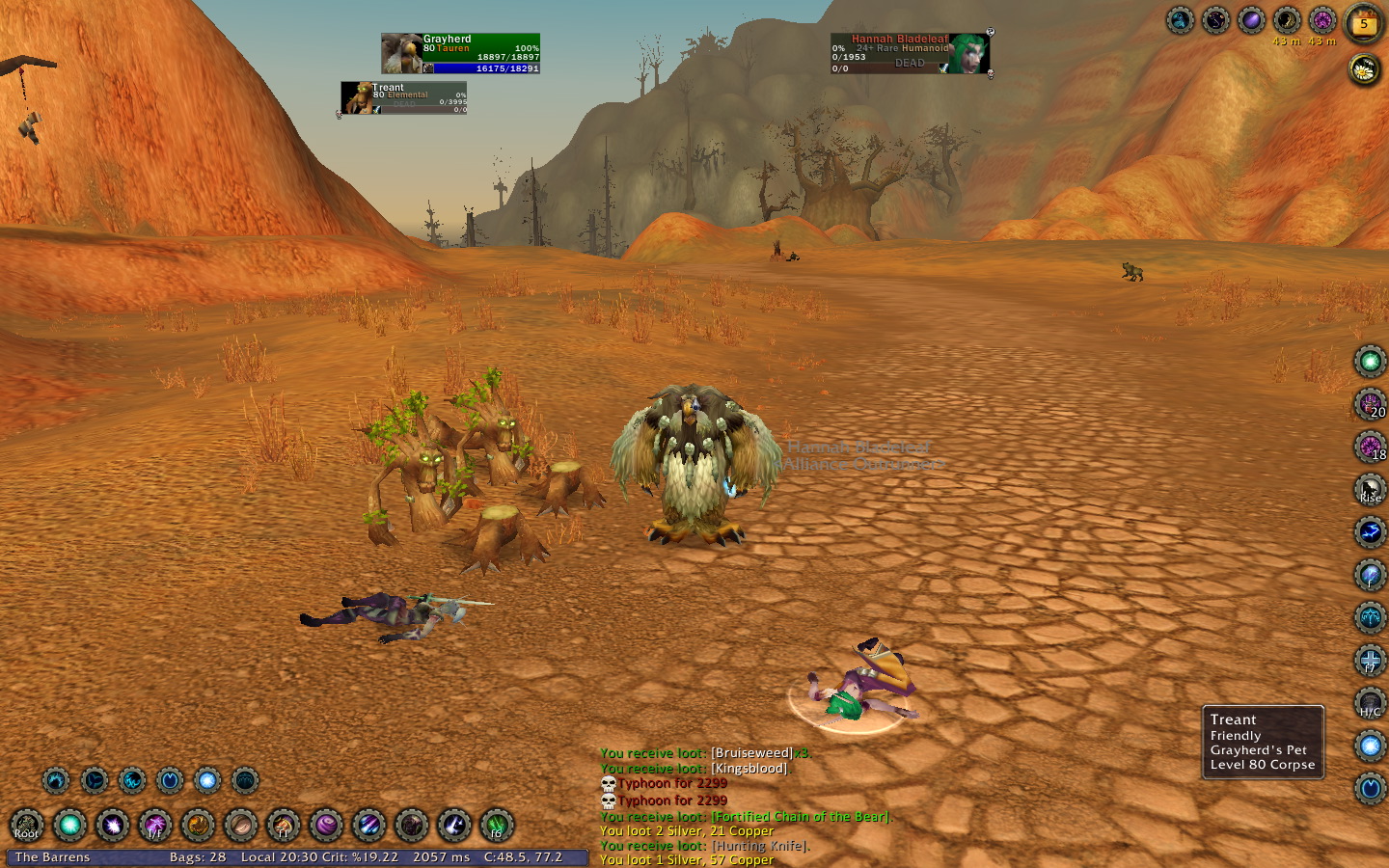Use the action button labeled H/C
The image size is (1389, 868).
1370,703
